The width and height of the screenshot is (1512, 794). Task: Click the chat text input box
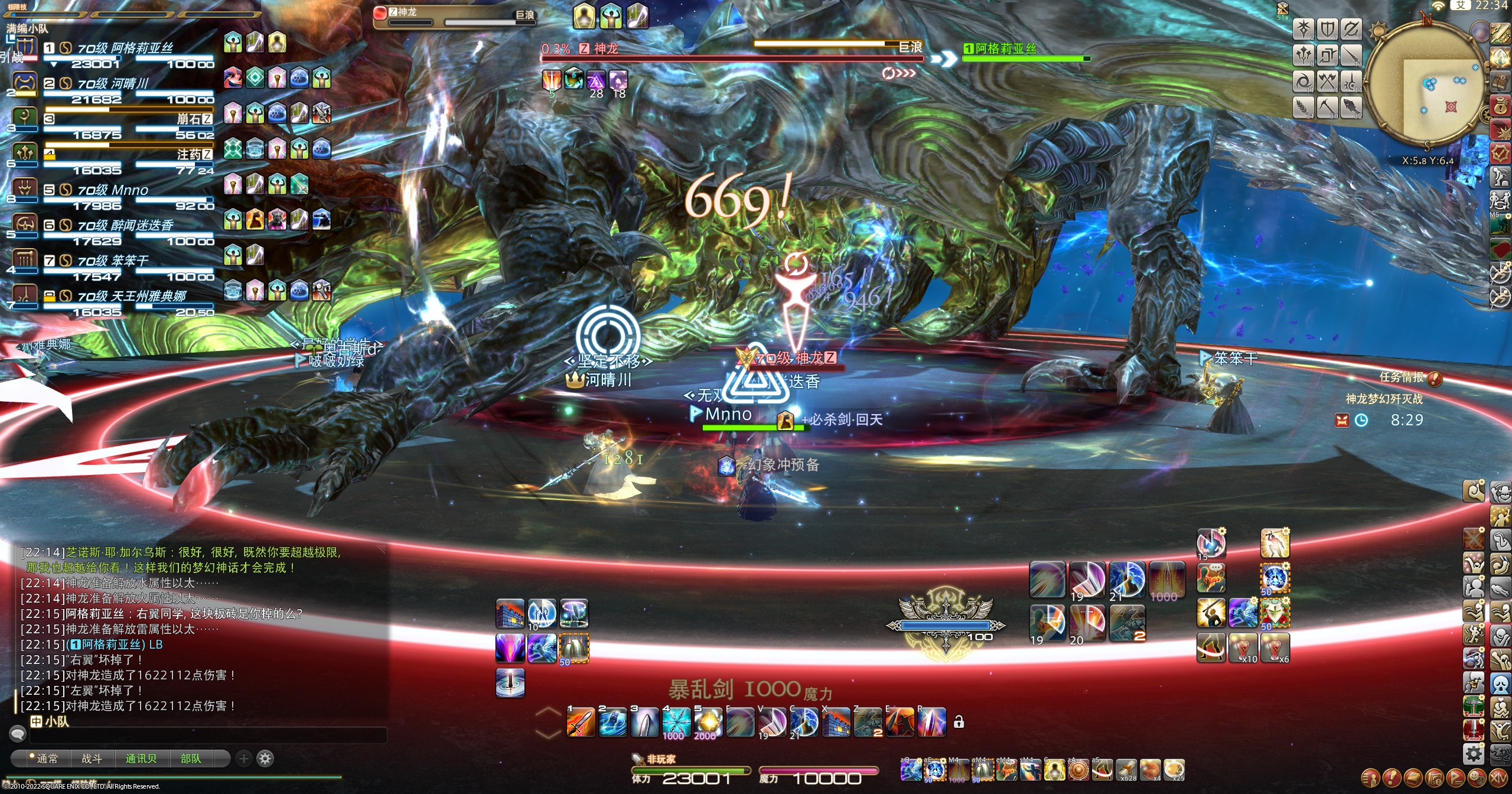[x=207, y=736]
